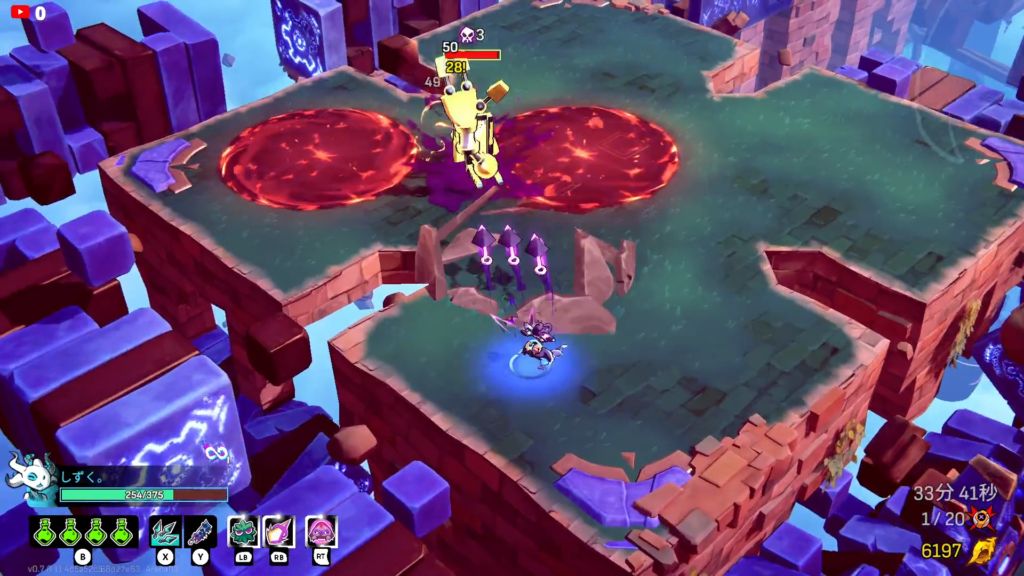
Task: Use the green leafy creature skill
Action: tap(244, 531)
